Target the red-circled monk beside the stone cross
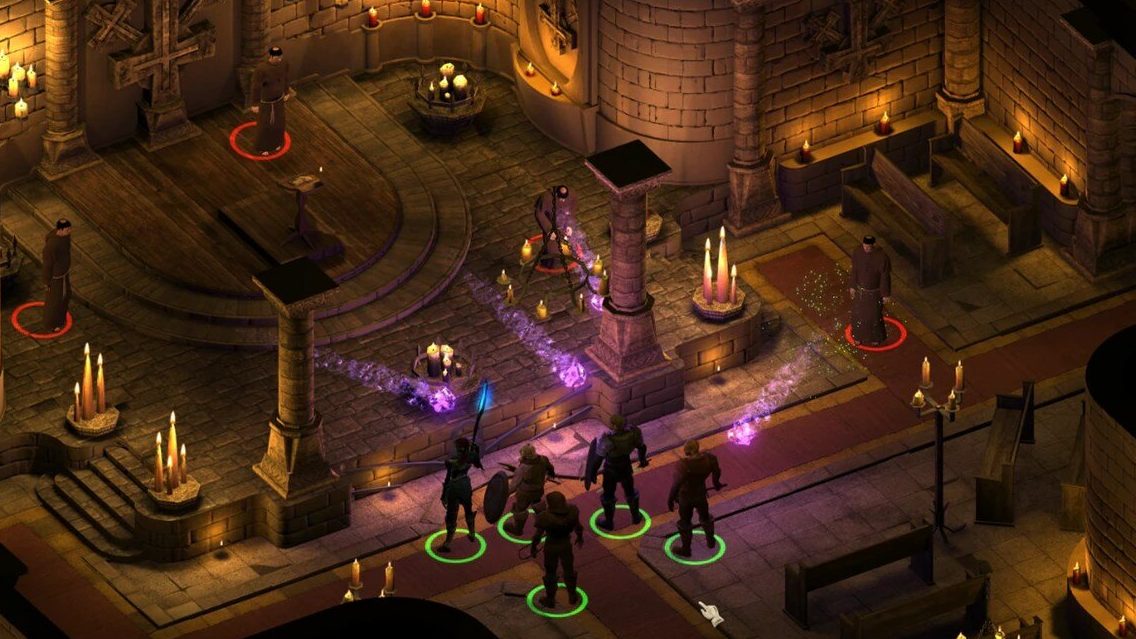The image size is (1136, 639). click(267, 100)
